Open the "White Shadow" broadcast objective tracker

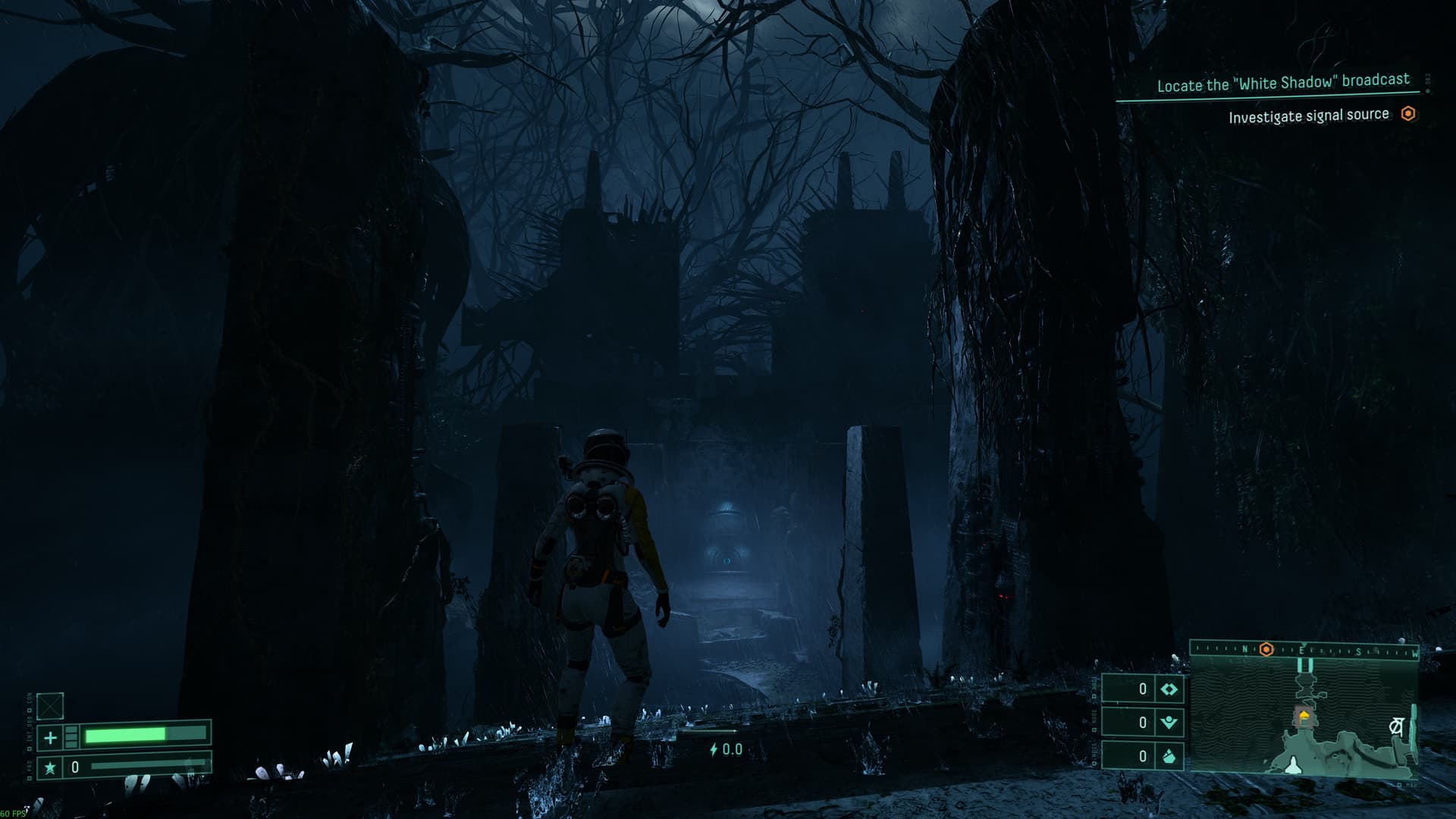(x=1282, y=83)
